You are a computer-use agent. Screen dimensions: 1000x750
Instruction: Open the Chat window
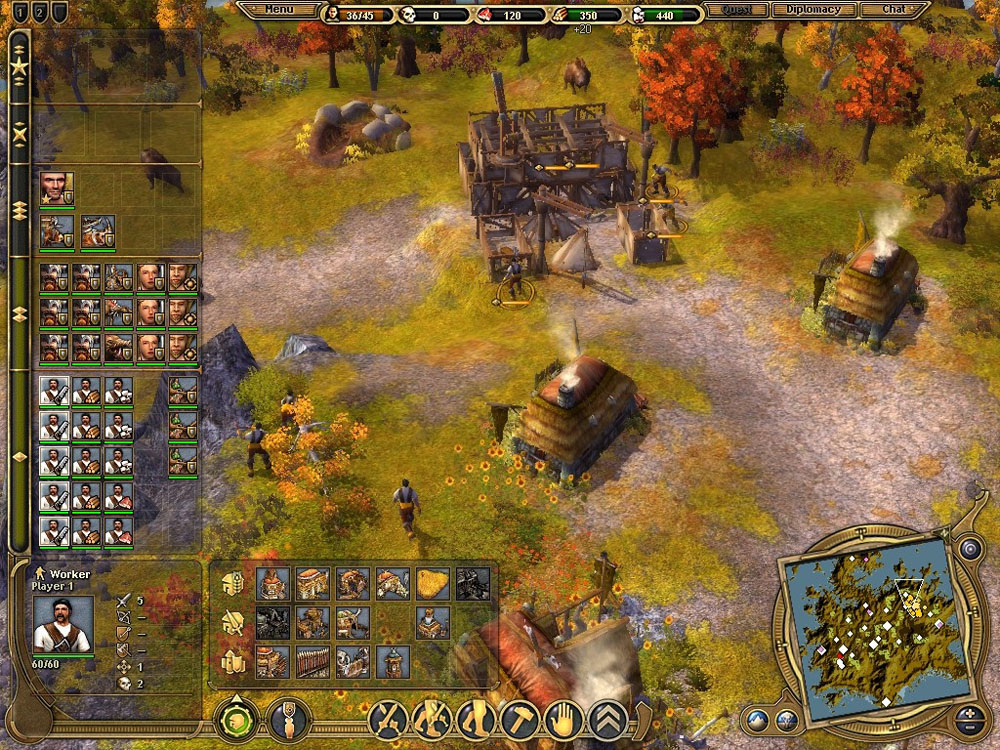point(894,10)
